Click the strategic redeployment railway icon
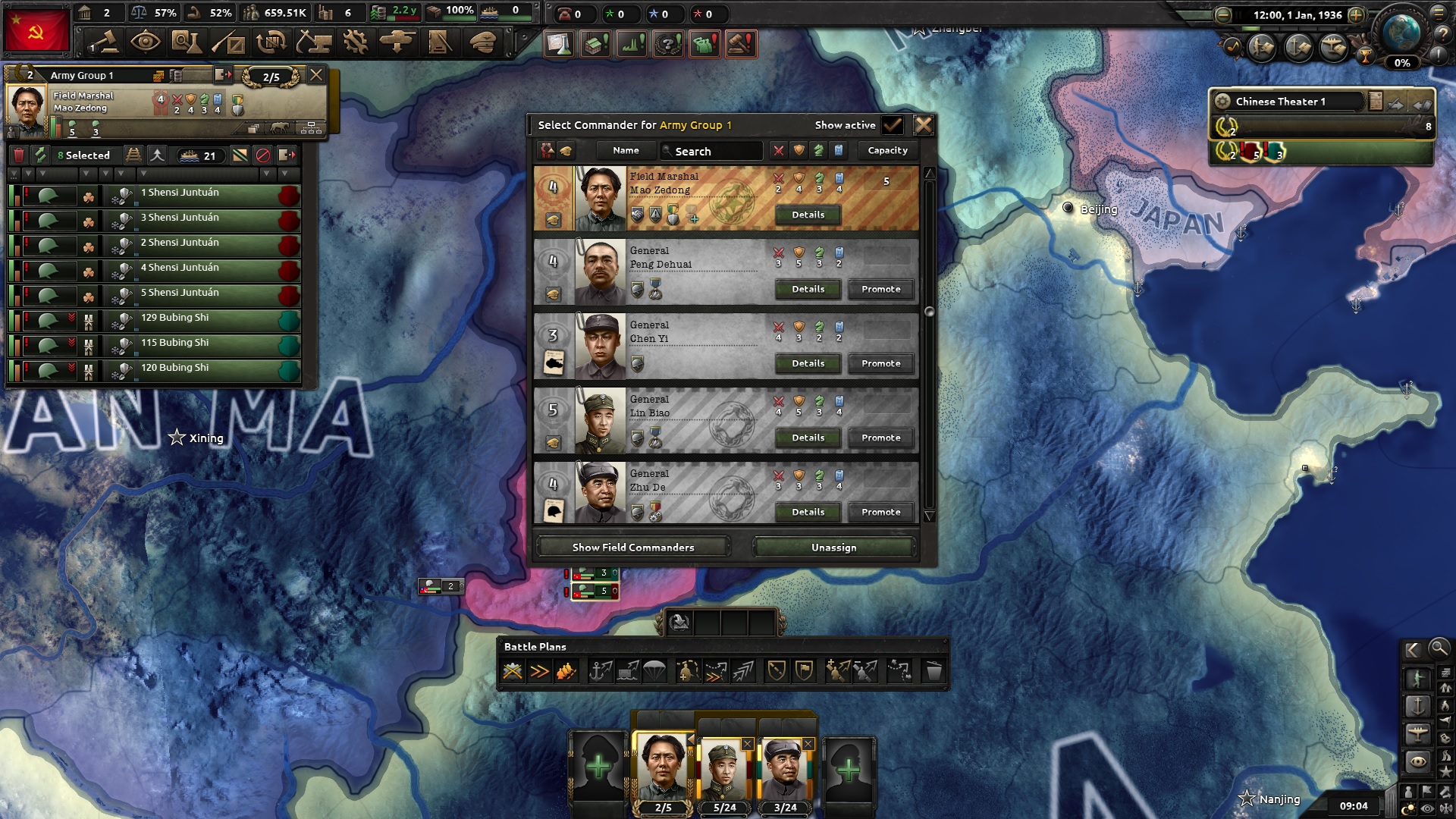1456x819 pixels. pos(134,155)
